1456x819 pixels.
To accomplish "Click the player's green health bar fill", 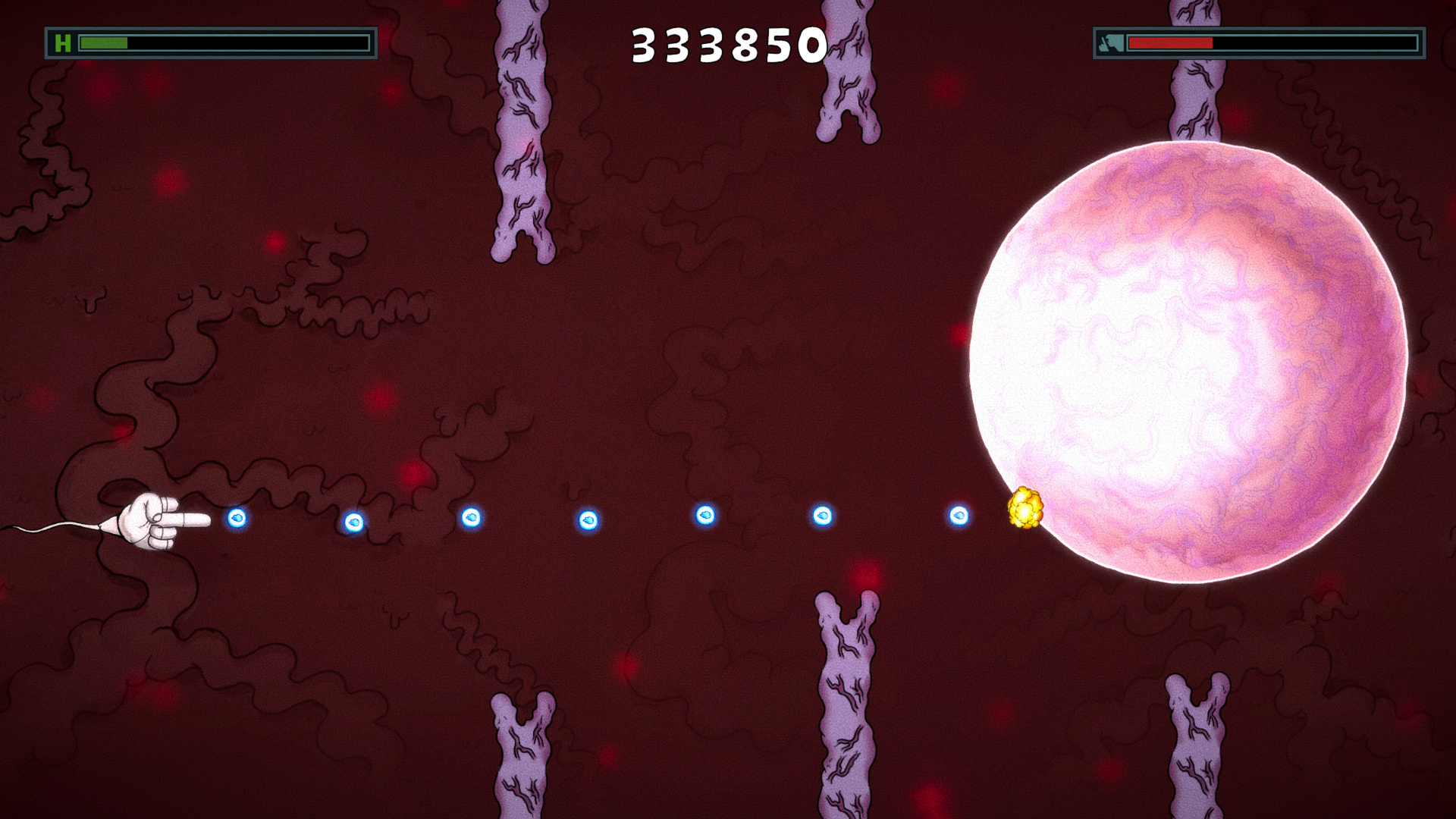I will click(102, 42).
